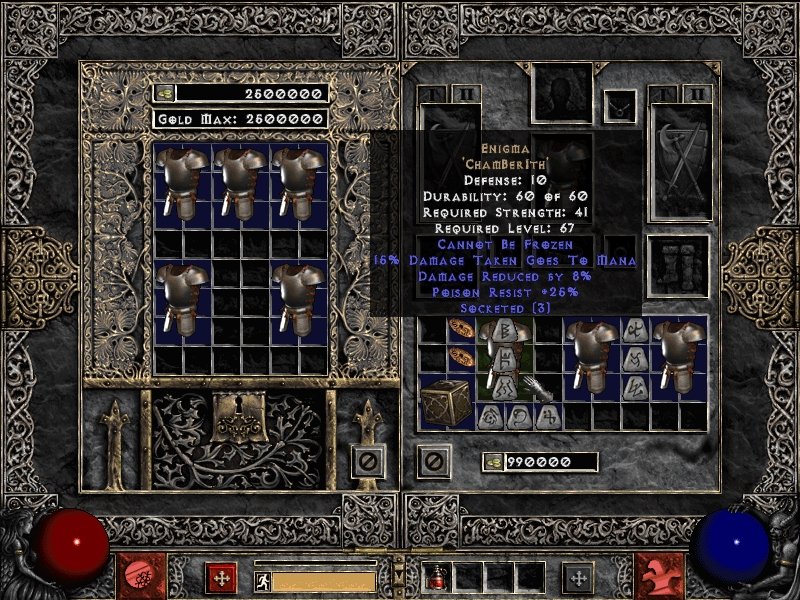Click the grey cross button right of the belt

(x=577, y=577)
